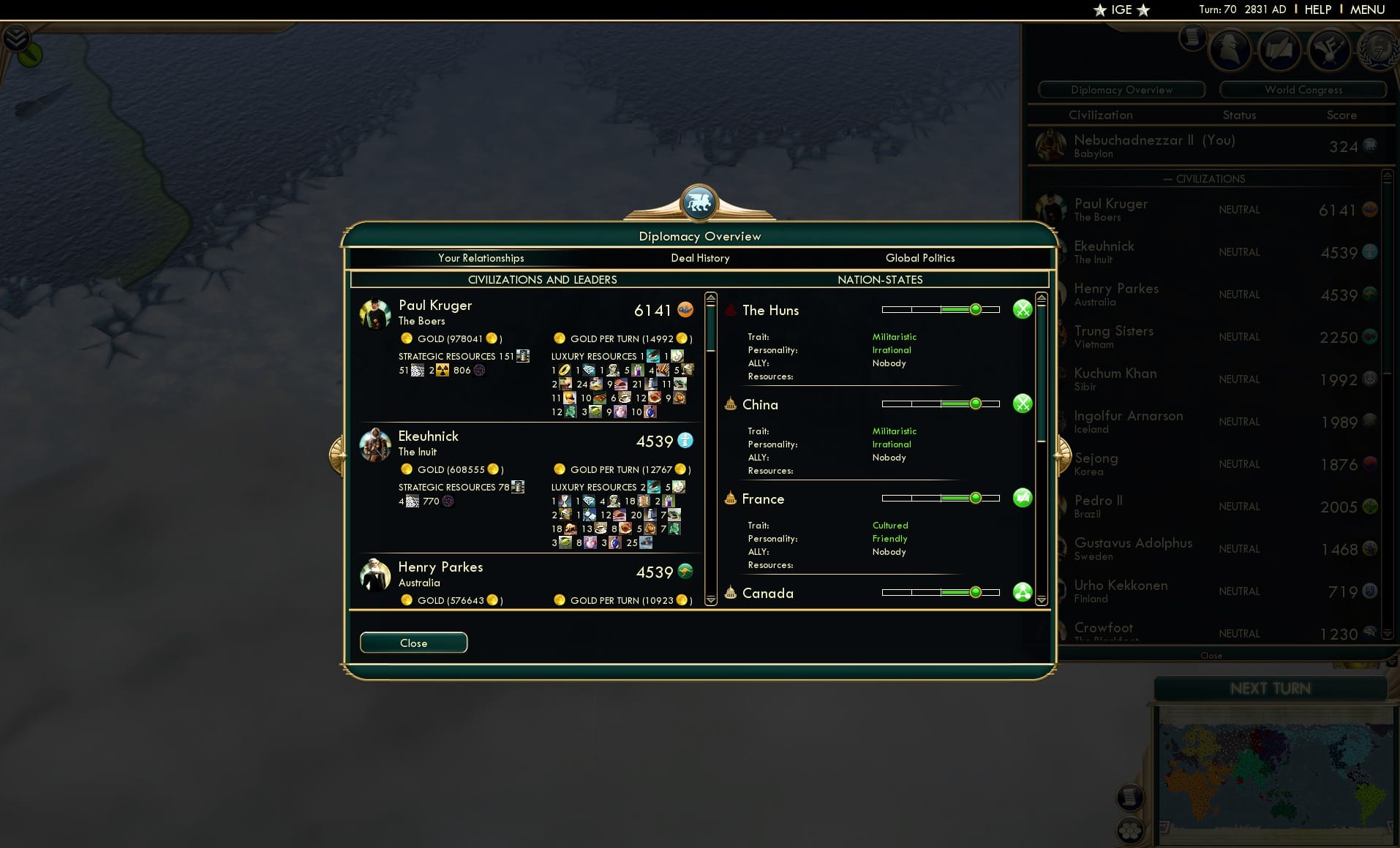Open the Global Politics tab

920,258
